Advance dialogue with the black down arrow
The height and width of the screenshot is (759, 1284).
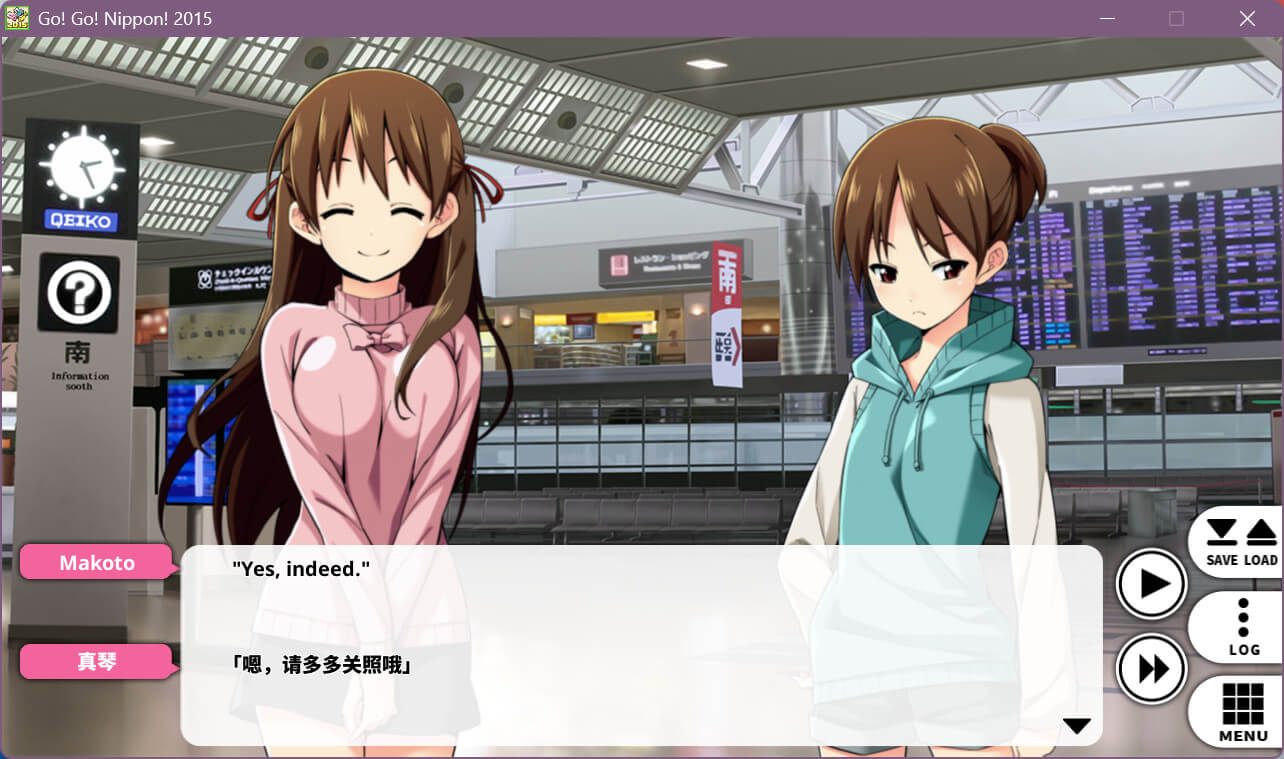(x=1076, y=726)
